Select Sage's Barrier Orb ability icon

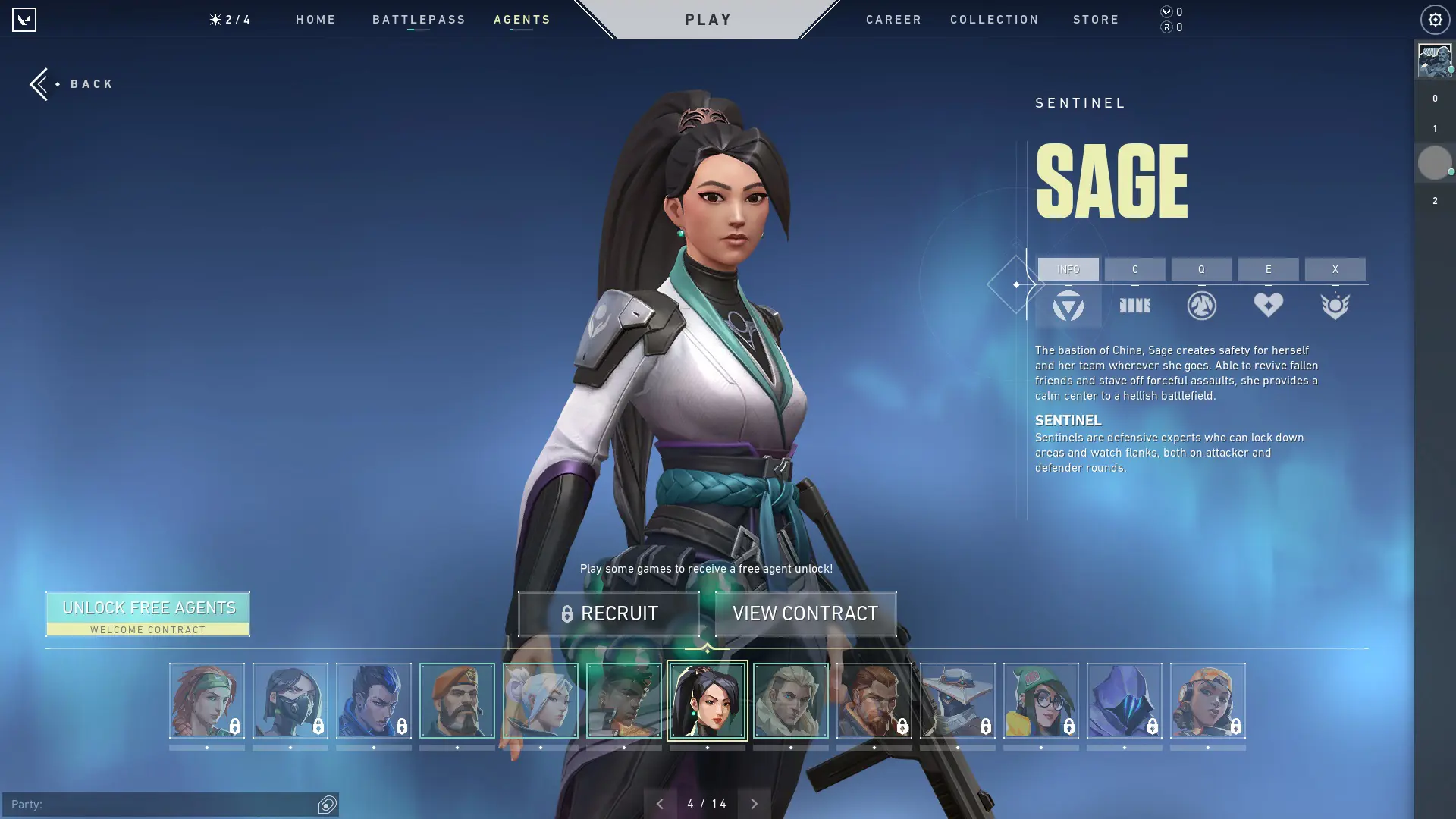(x=1135, y=306)
